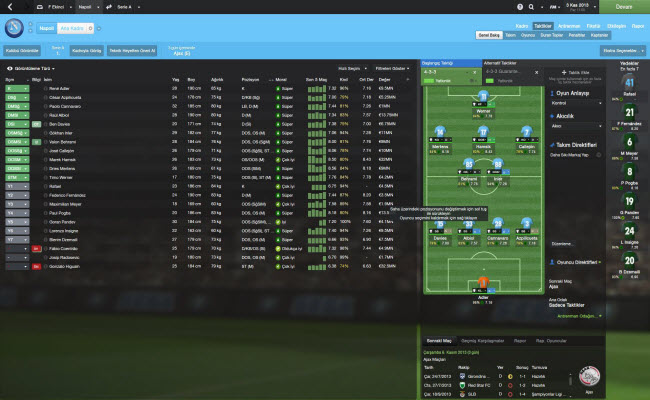Open the Filtreleri Göster dropdown
This screenshot has width=650, height=400.
[x=393, y=68]
